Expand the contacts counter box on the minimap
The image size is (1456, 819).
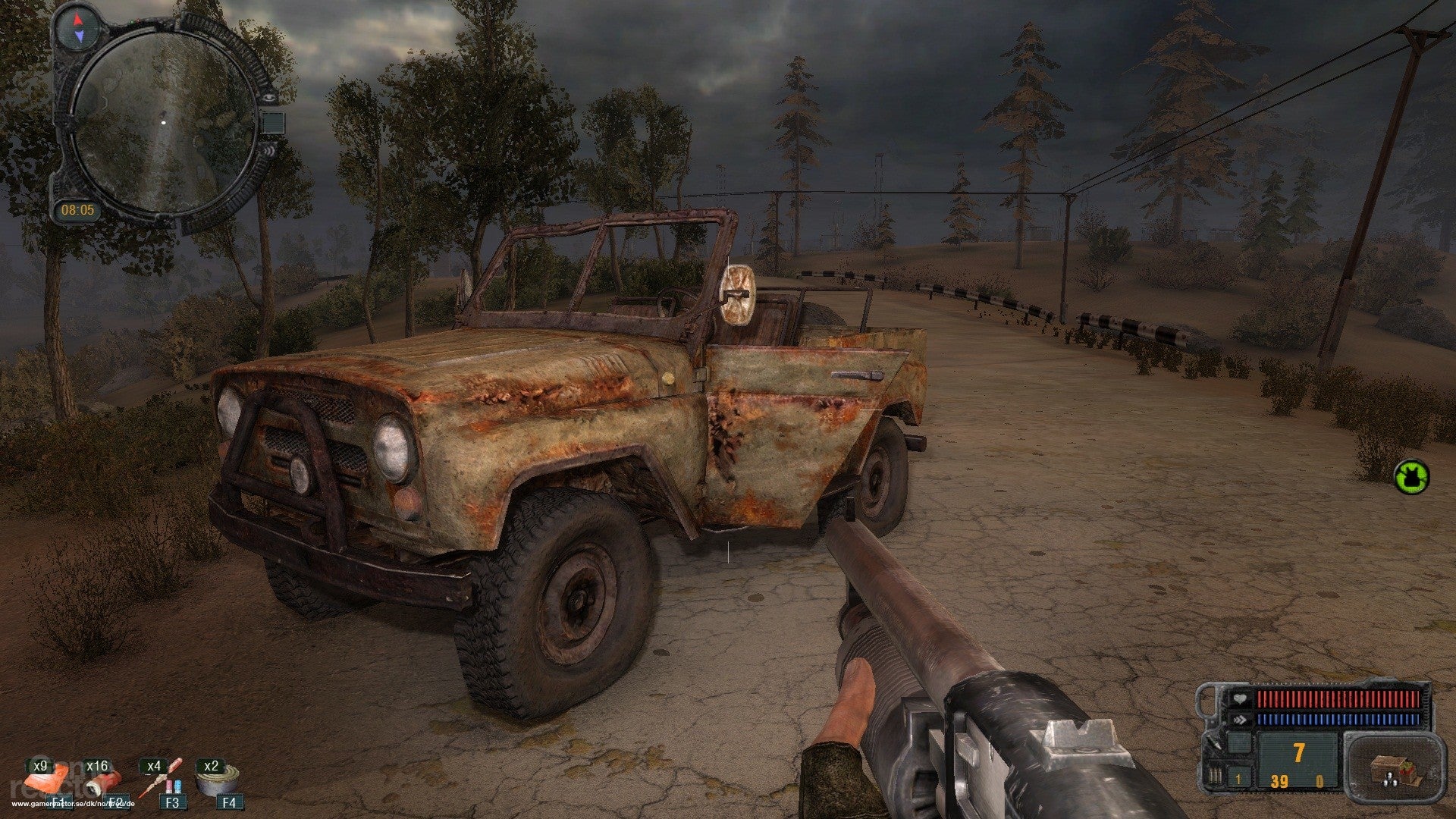pos(271,122)
